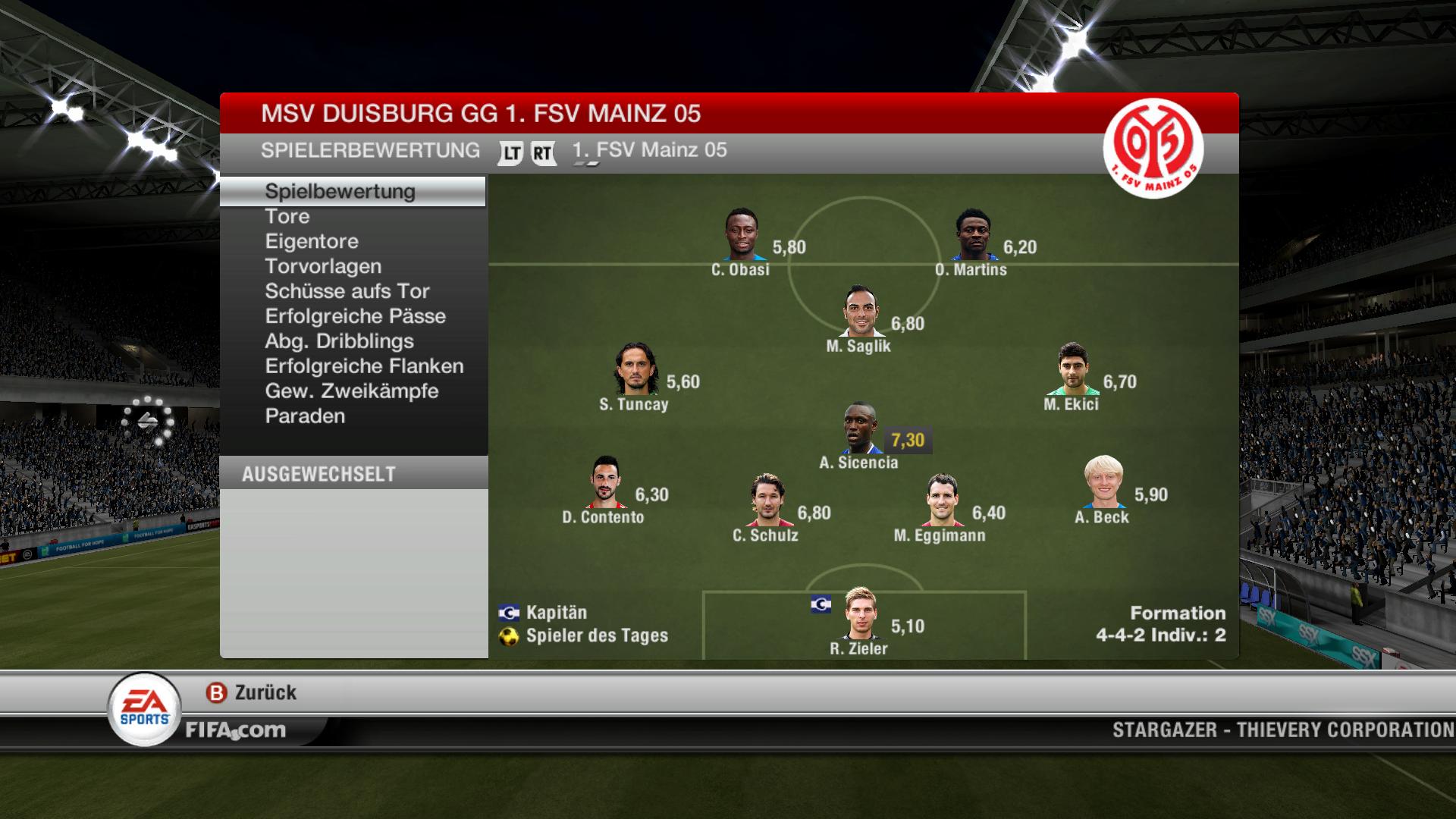Choose Tore from the stats list
Image resolution: width=1456 pixels, height=819 pixels.
[287, 216]
